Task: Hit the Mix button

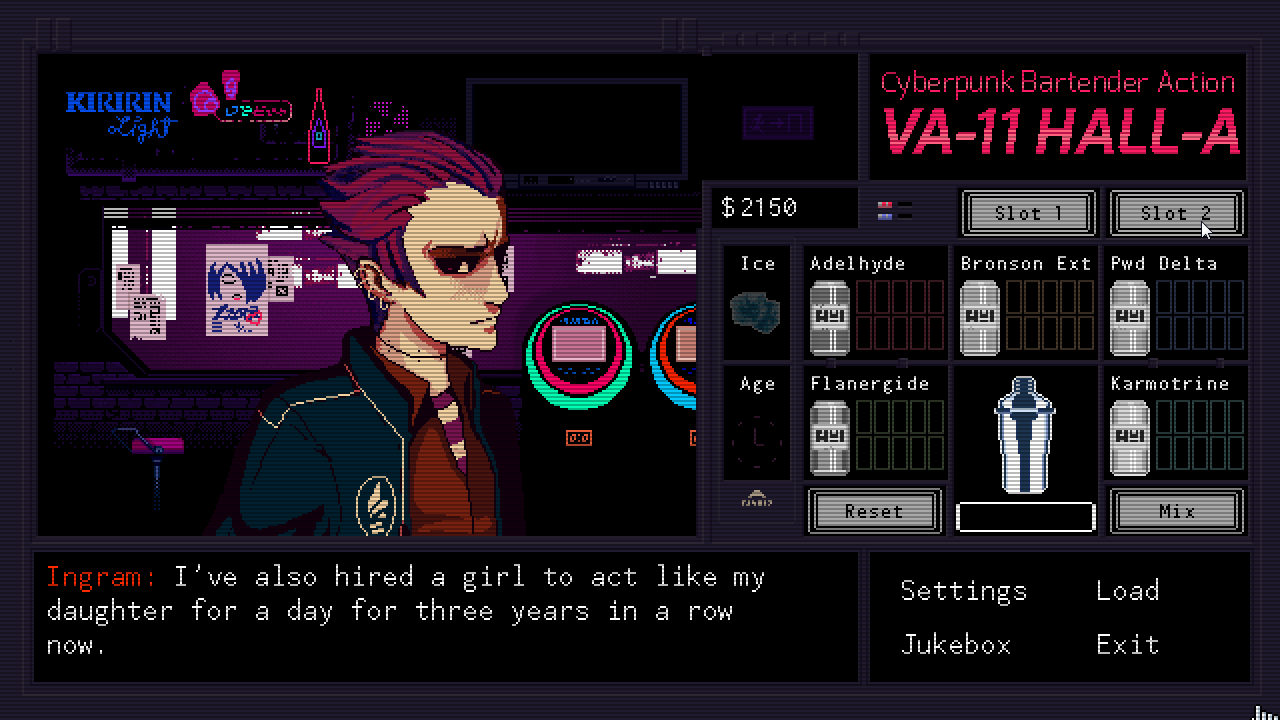Action: 1177,511
